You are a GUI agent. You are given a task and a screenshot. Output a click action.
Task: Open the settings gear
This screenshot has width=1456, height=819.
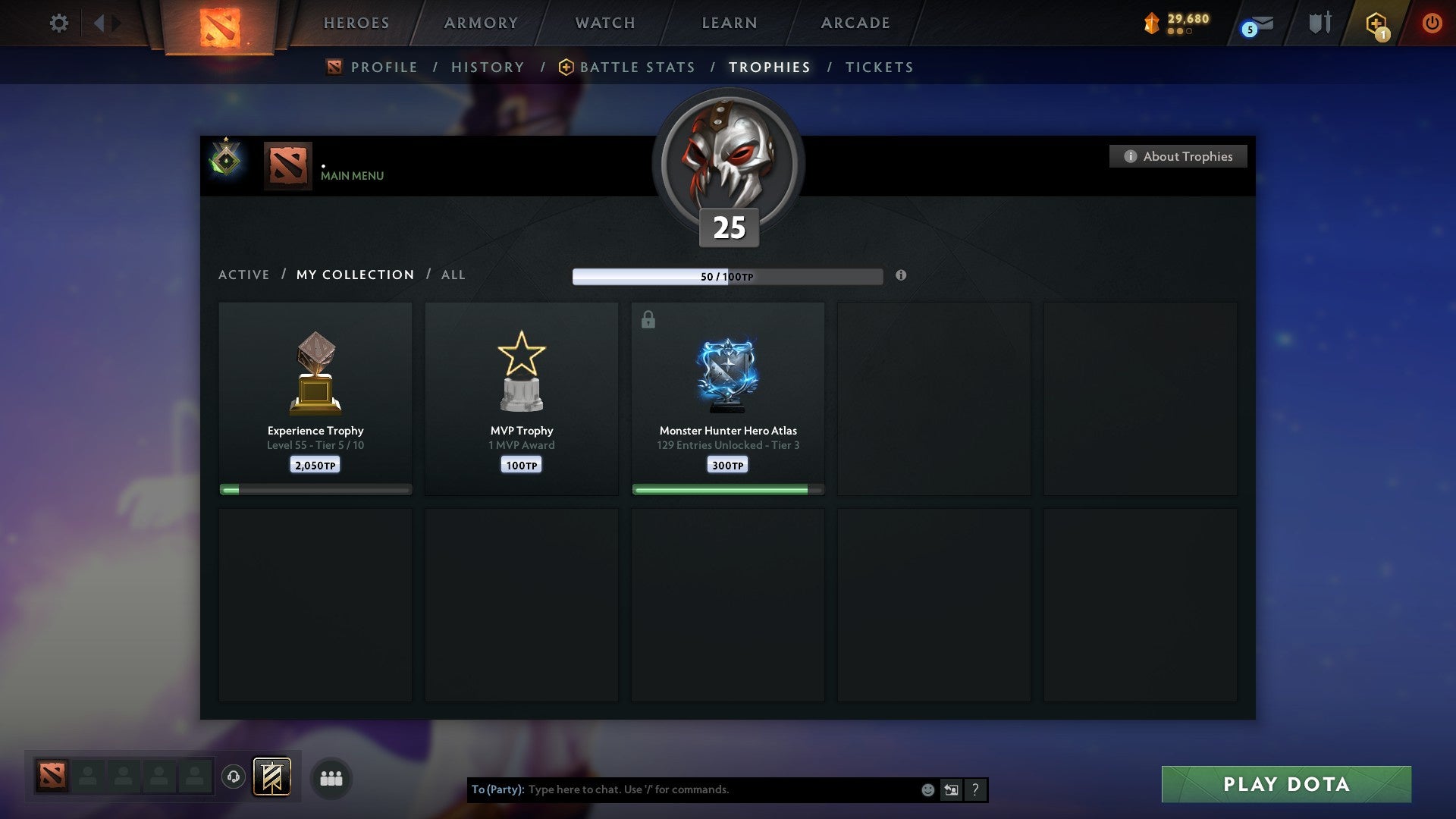pos(58,23)
